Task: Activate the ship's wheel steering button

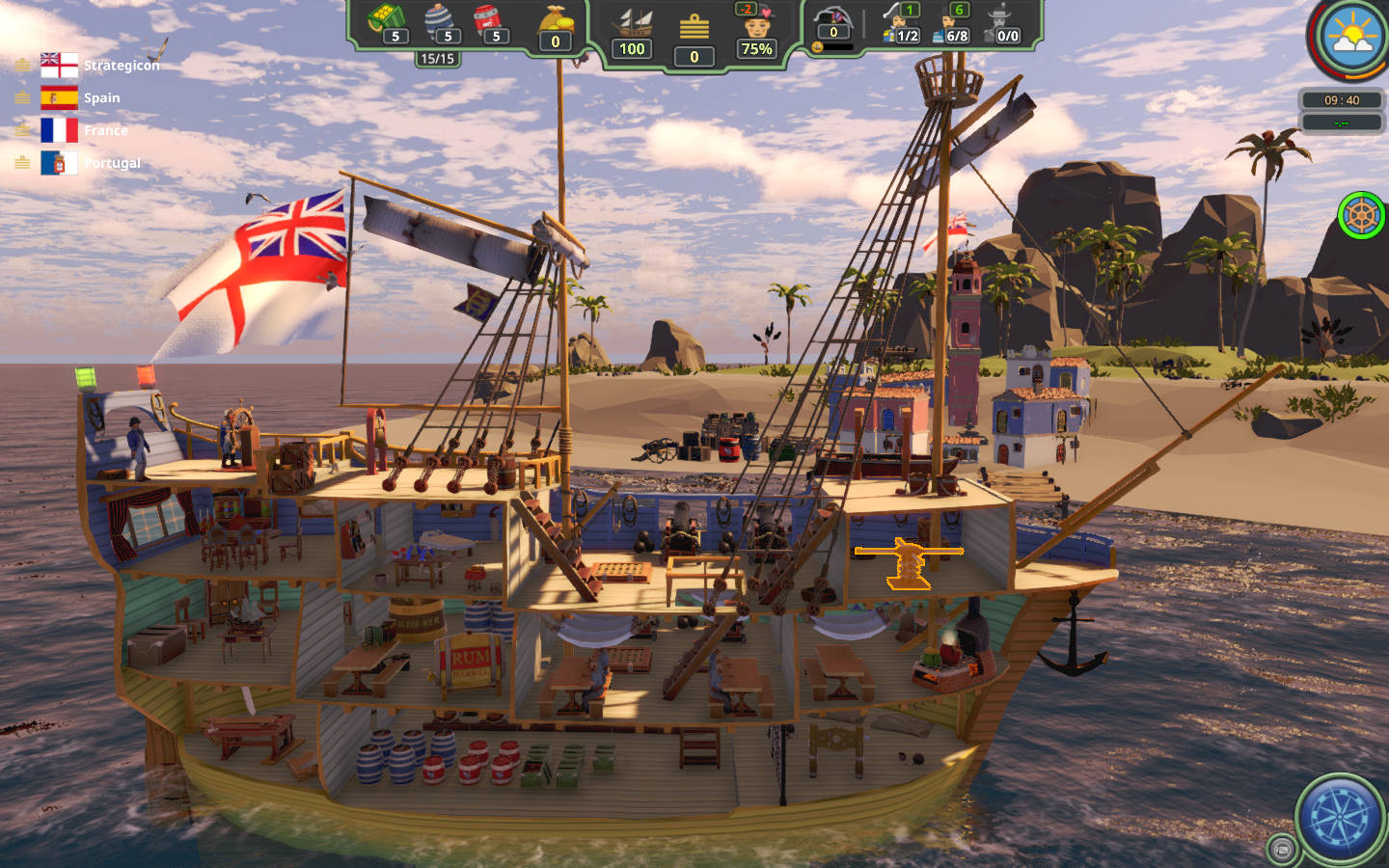Action: 1360,214
